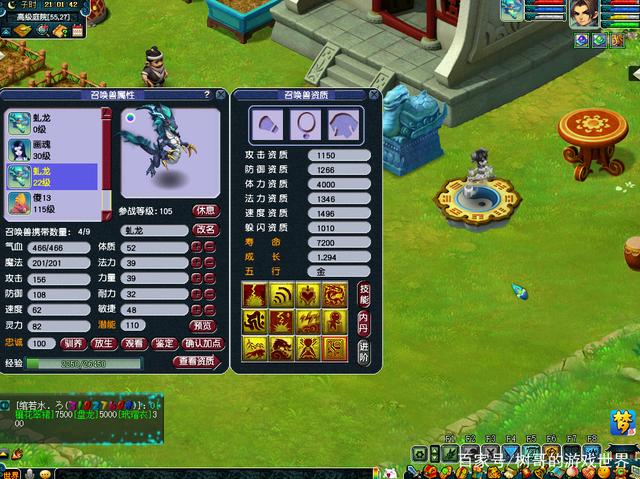The image size is (640, 479).
Task: Click the 驯养 tame button
Action: click(x=73, y=343)
